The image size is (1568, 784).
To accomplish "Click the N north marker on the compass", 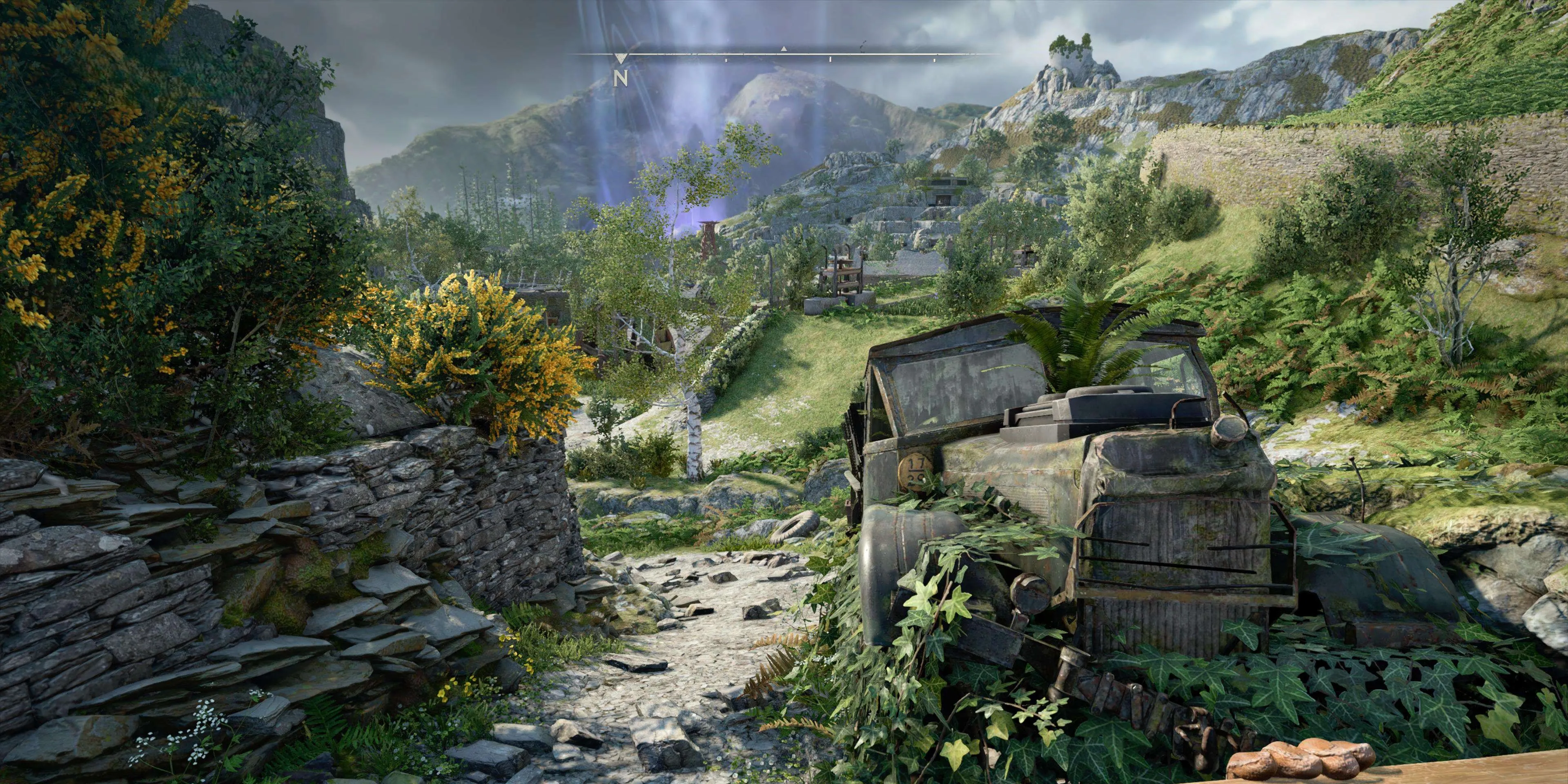I will coord(620,77).
